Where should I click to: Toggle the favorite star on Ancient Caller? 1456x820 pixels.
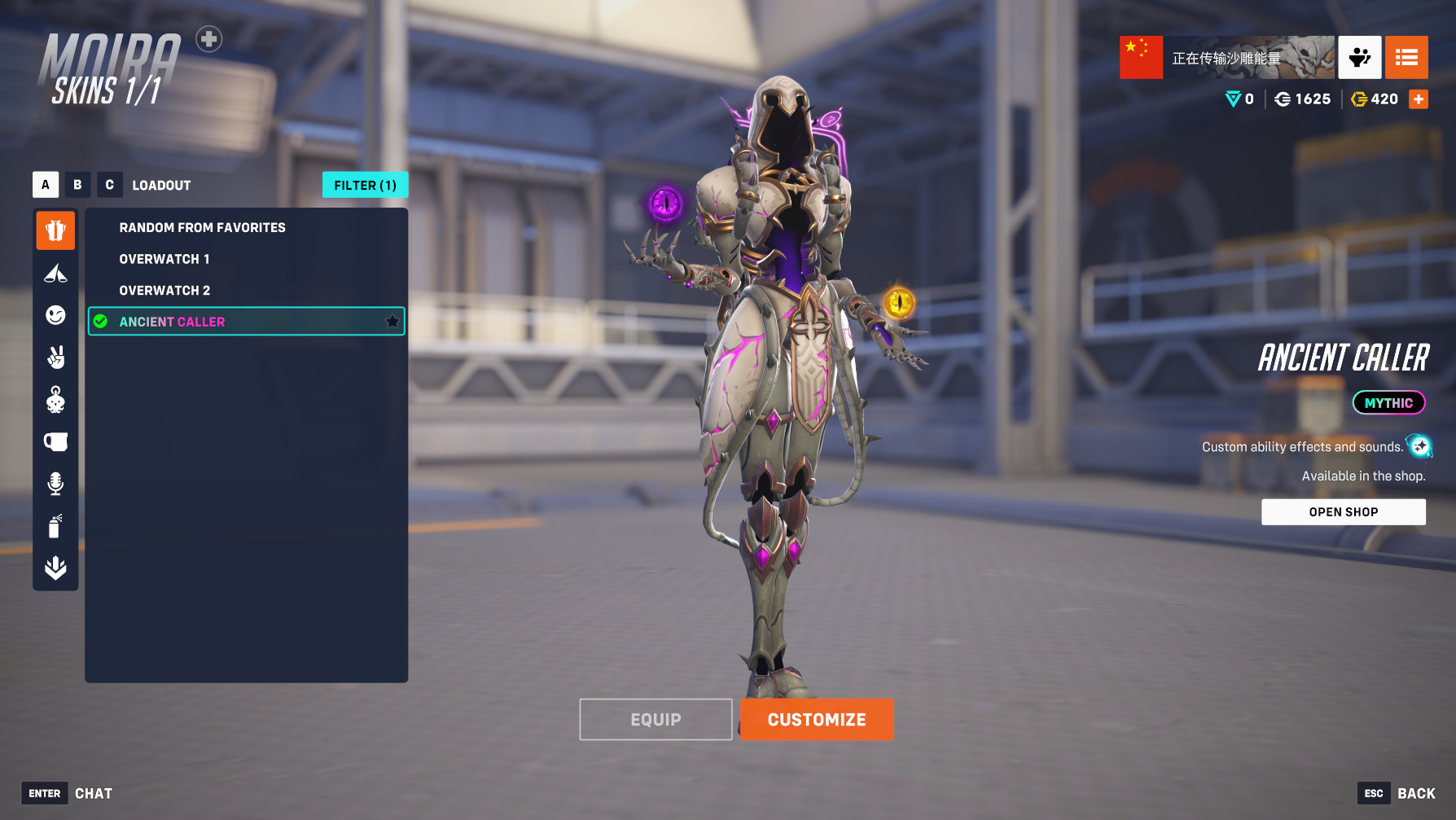click(x=393, y=322)
